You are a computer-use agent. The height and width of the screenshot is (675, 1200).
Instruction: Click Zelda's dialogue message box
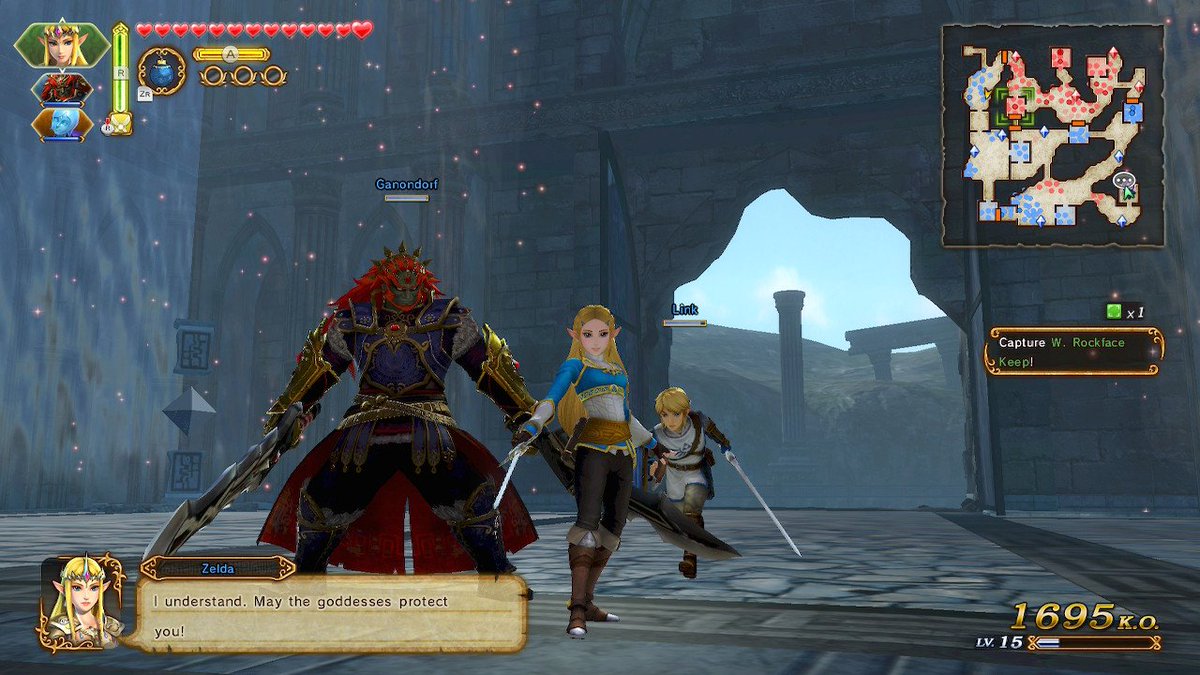[330, 615]
